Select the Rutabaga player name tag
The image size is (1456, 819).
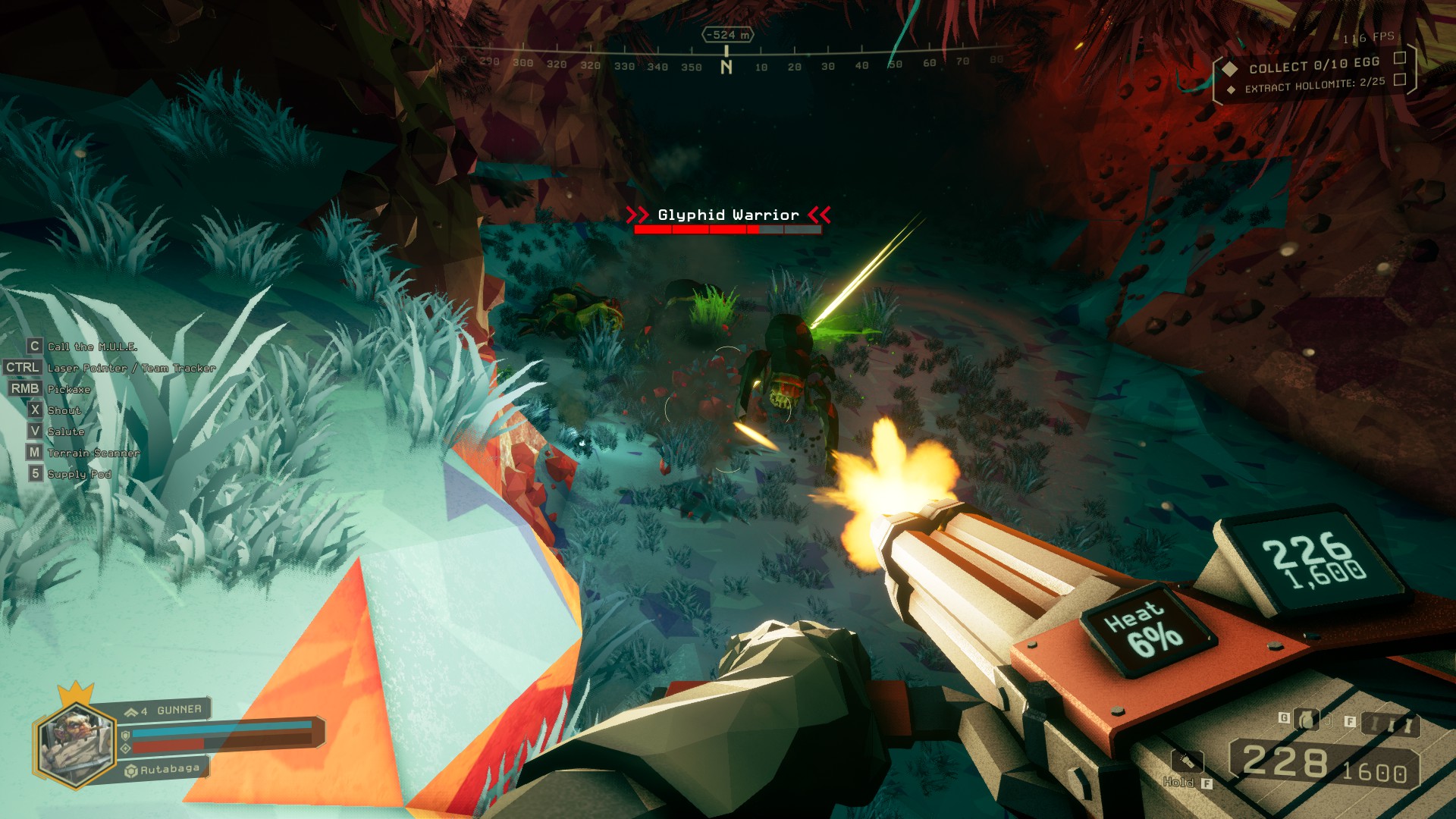coord(170,769)
